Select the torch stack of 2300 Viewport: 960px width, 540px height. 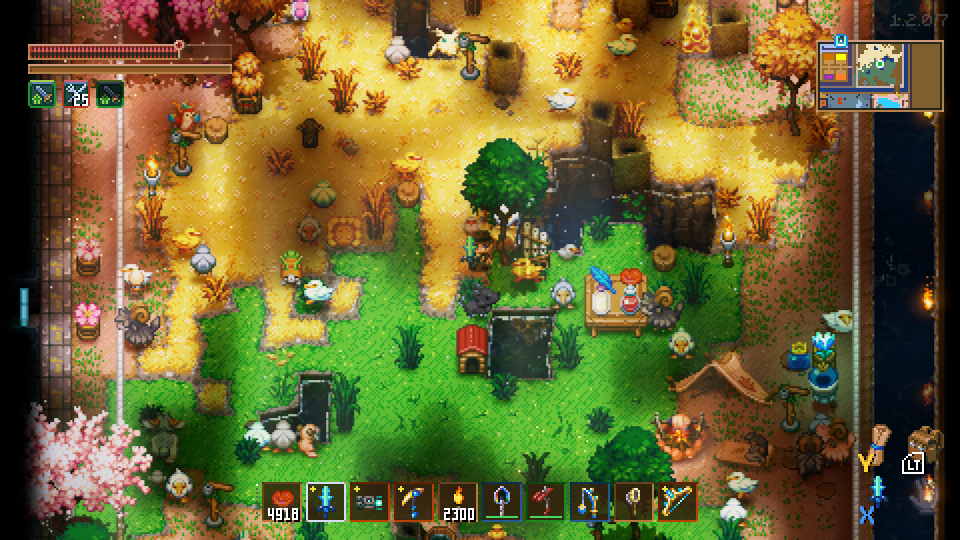458,501
